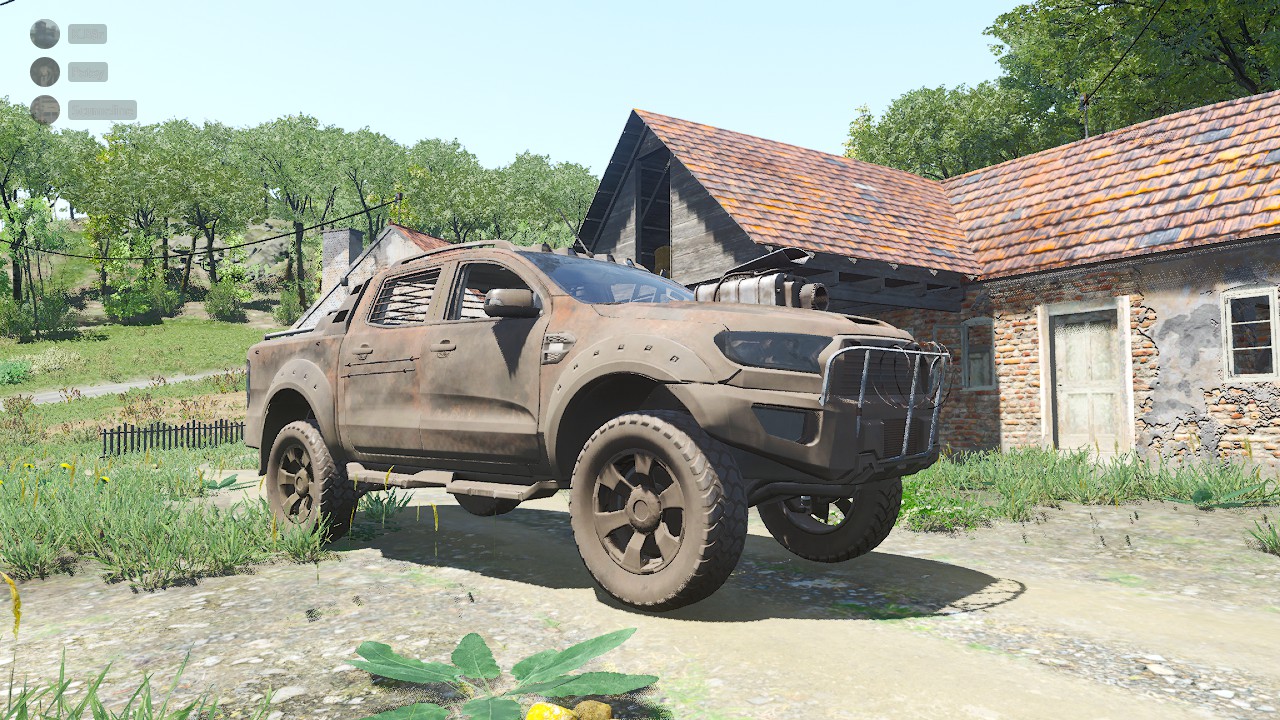This screenshot has height=720, width=1280.
Task: Click the middle squad member's avatar
Action: (x=44, y=72)
